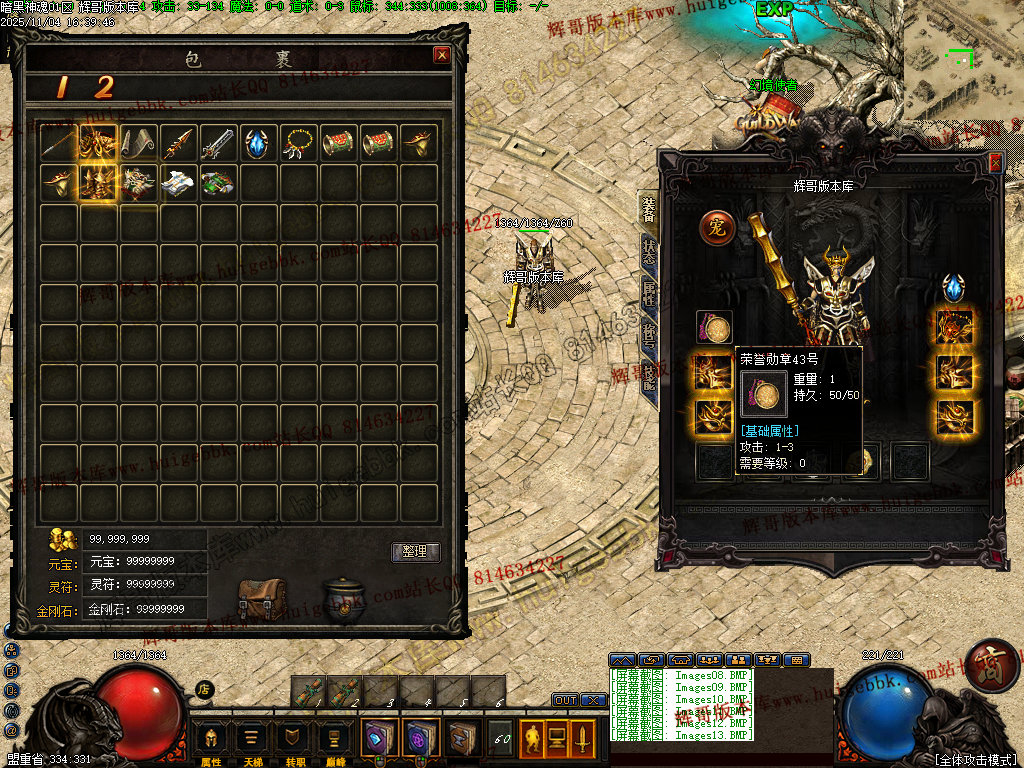Open the round 店 shop button
The width and height of the screenshot is (1024, 768).
coord(204,689)
